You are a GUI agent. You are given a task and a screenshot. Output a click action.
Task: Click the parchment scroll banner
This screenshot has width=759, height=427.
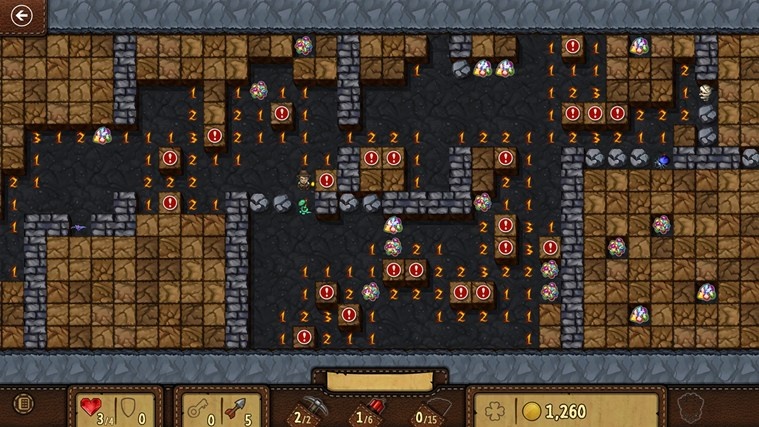click(x=379, y=381)
